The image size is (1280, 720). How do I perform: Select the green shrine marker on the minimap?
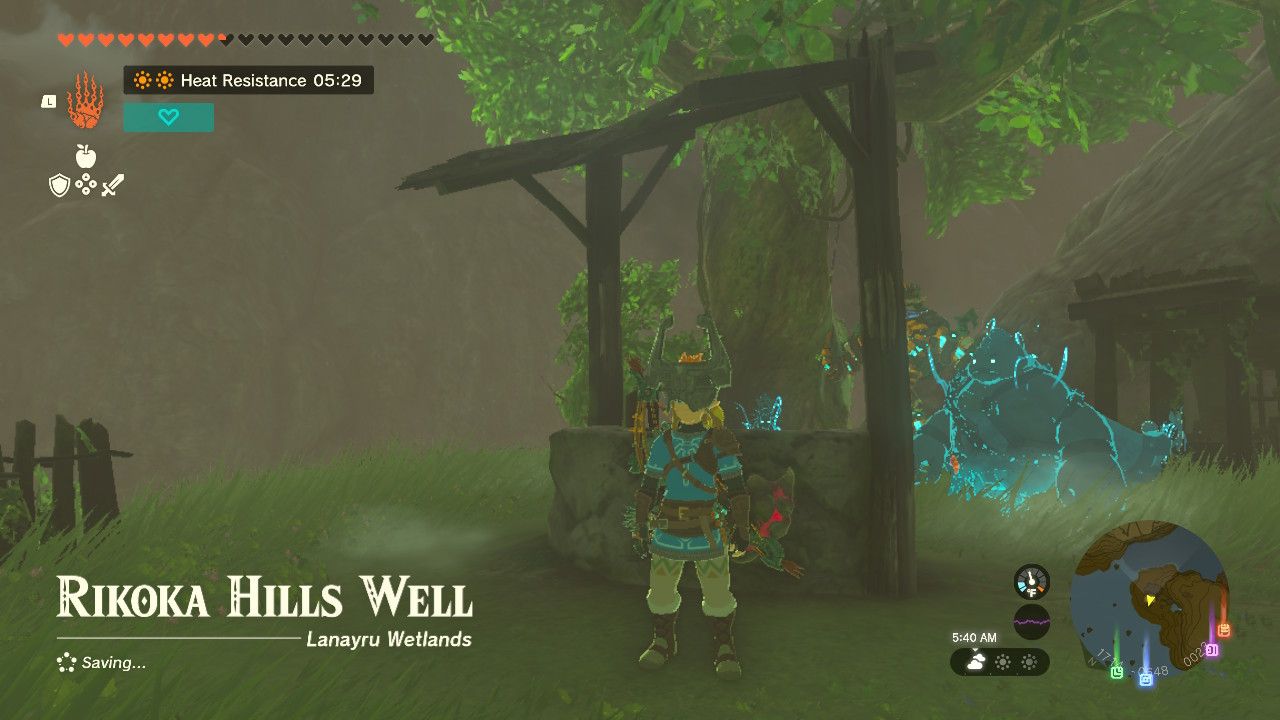pyautogui.click(x=1117, y=672)
